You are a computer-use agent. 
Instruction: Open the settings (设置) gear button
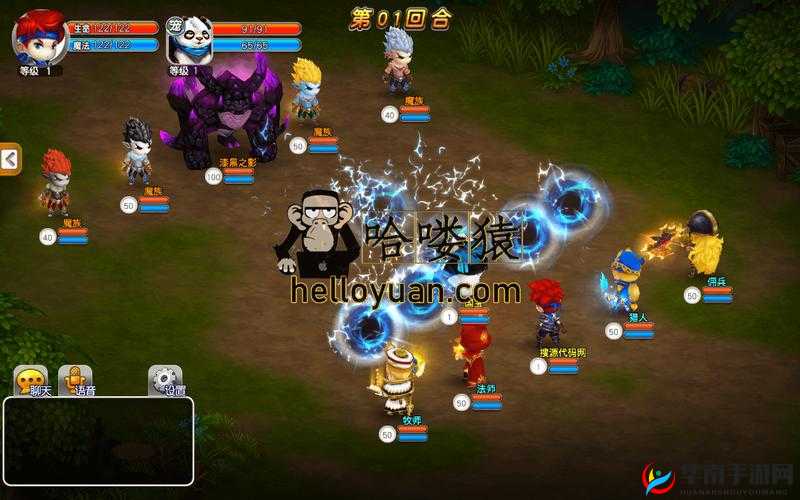point(166,382)
